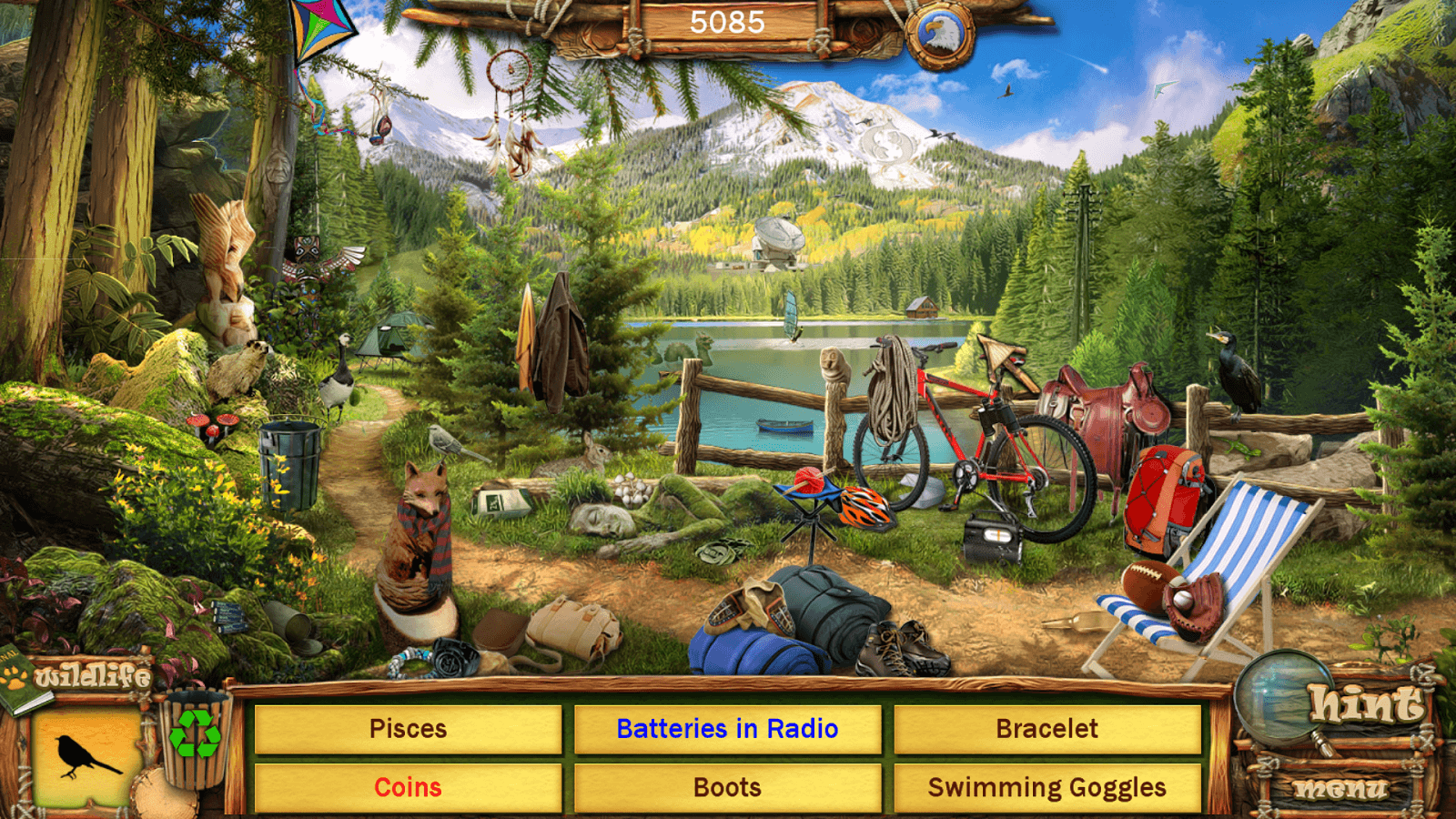Select the Swimming Goggles list entry

click(1046, 787)
